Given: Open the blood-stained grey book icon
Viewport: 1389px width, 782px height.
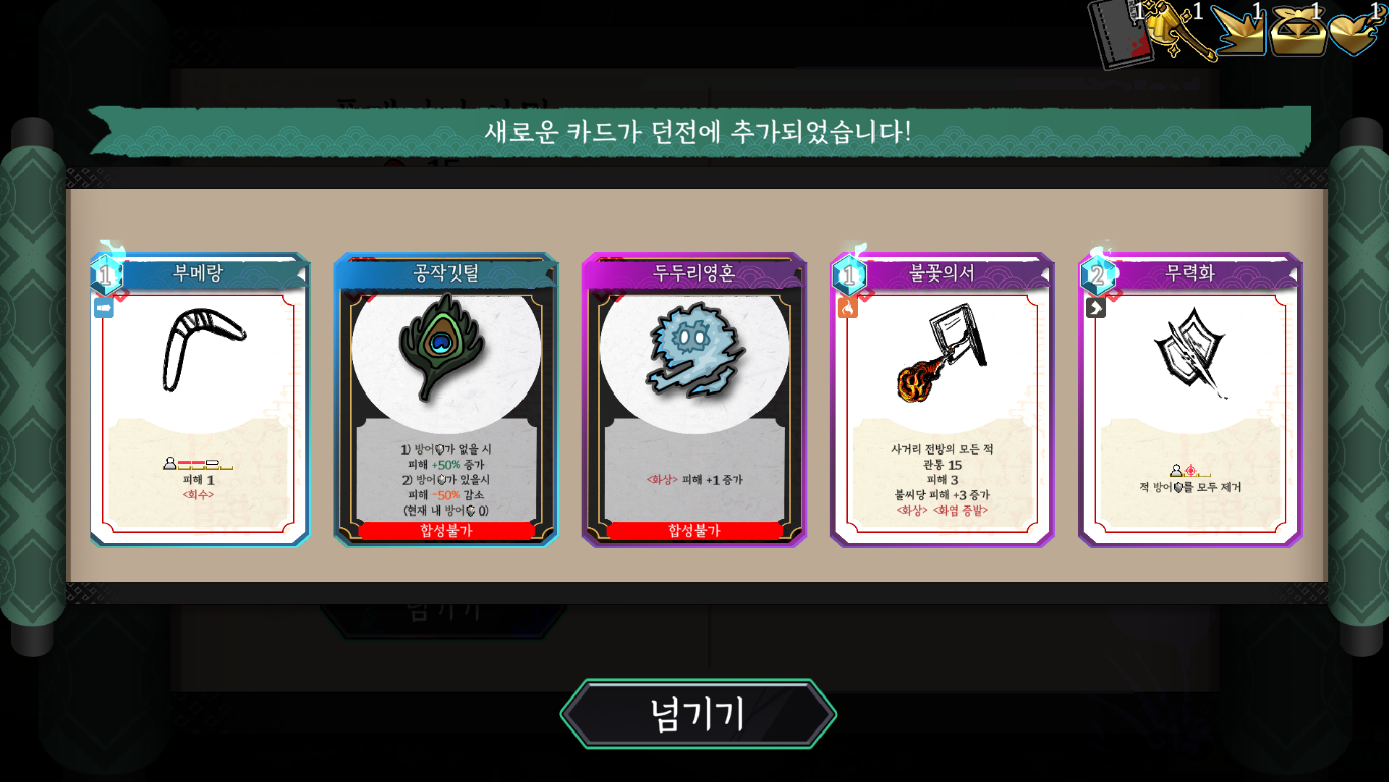Looking at the screenshot, I should 1119,33.
